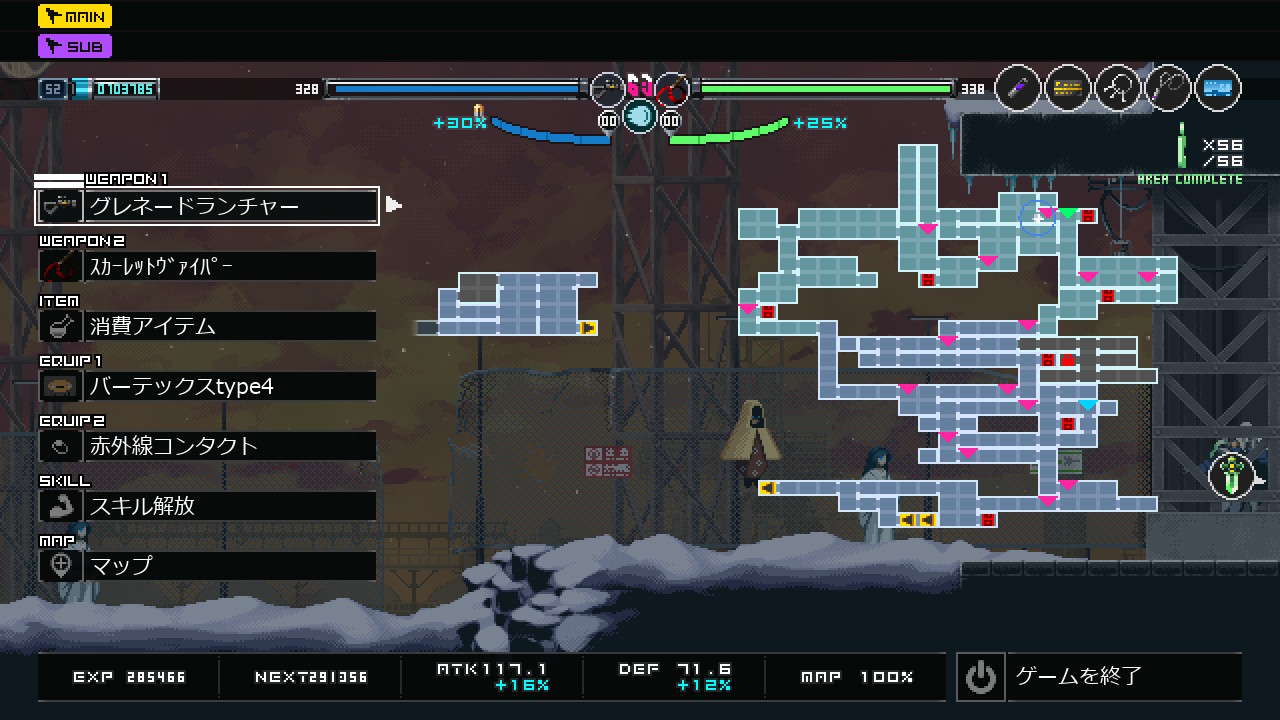1280x720 pixels.
Task: Choose the バーテックスtype4 equip 1 entry
Action: point(207,386)
